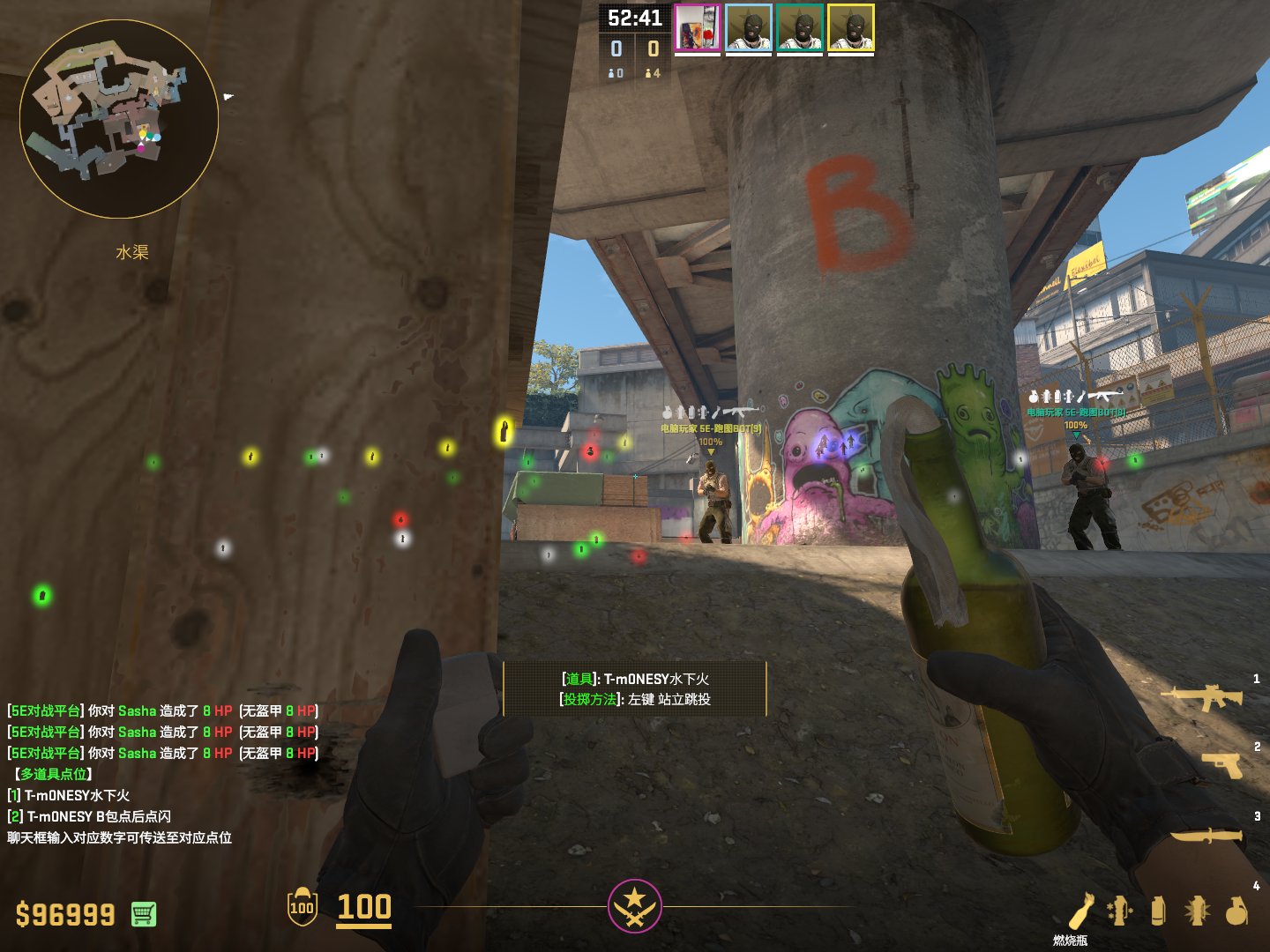Click chat line "[1] T-m0NESY水下火"
The height and width of the screenshot is (952, 1270).
pos(69,795)
